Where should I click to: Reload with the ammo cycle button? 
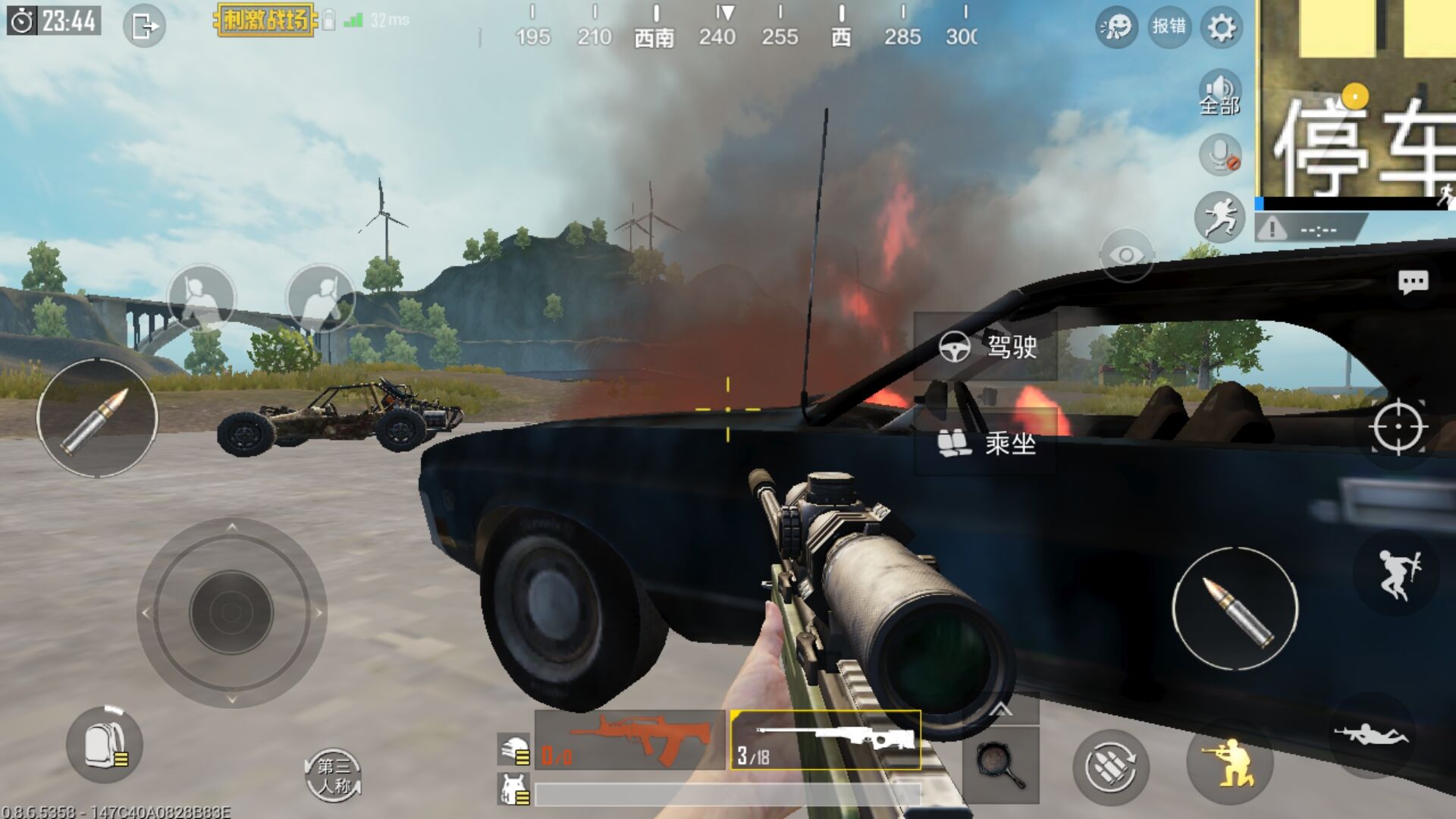1111,767
